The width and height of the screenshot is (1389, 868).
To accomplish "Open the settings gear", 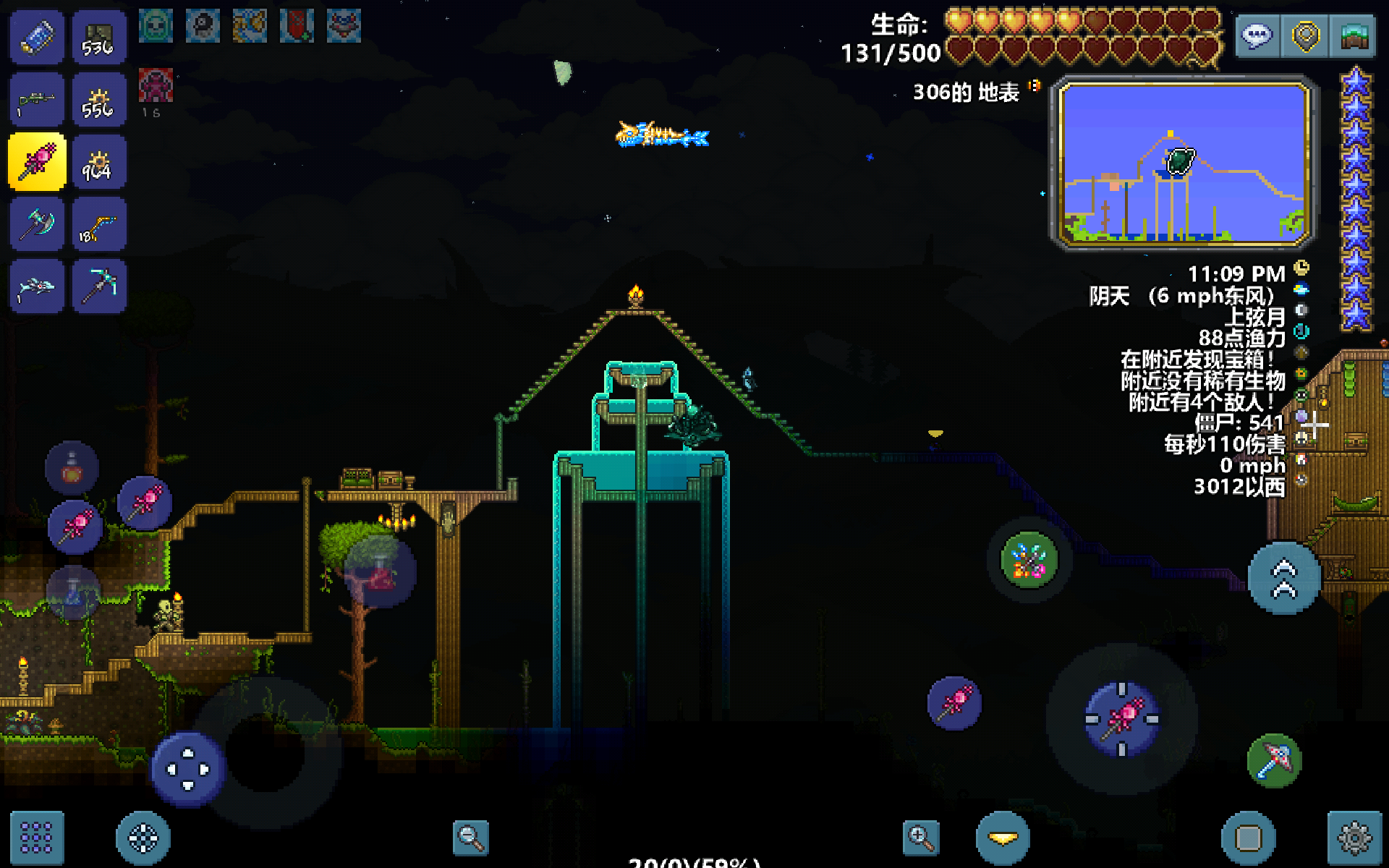I will [x=1354, y=838].
